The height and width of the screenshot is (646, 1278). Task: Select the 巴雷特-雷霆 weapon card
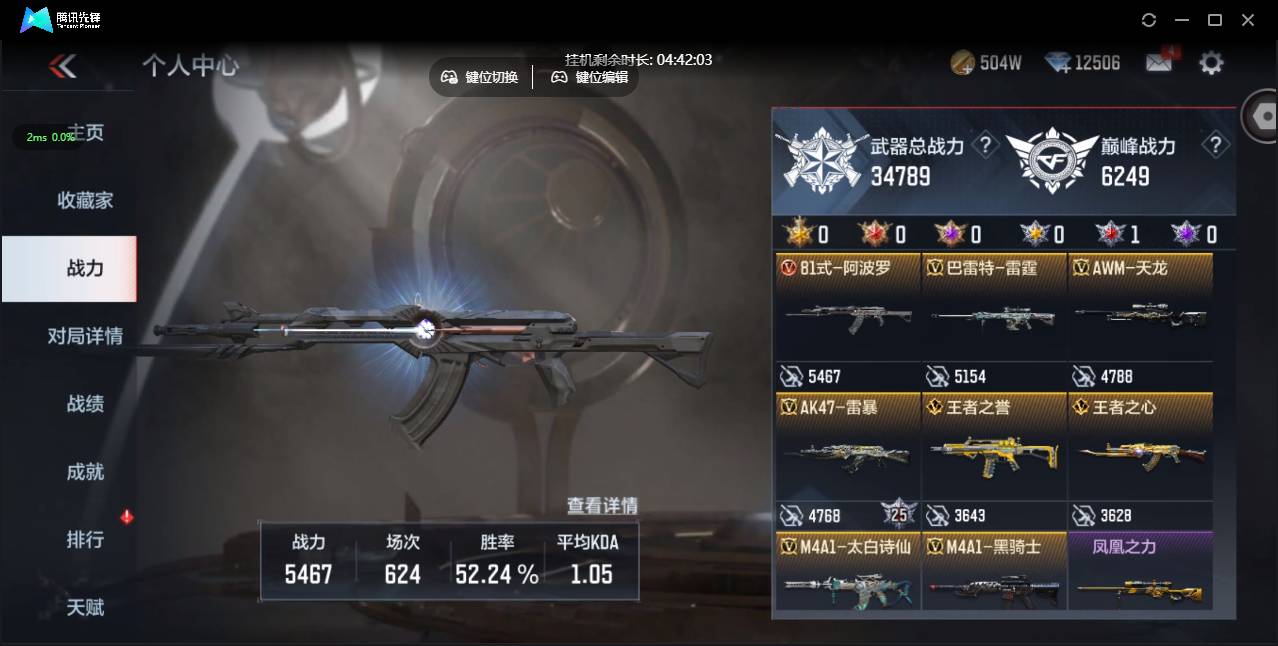(994, 307)
